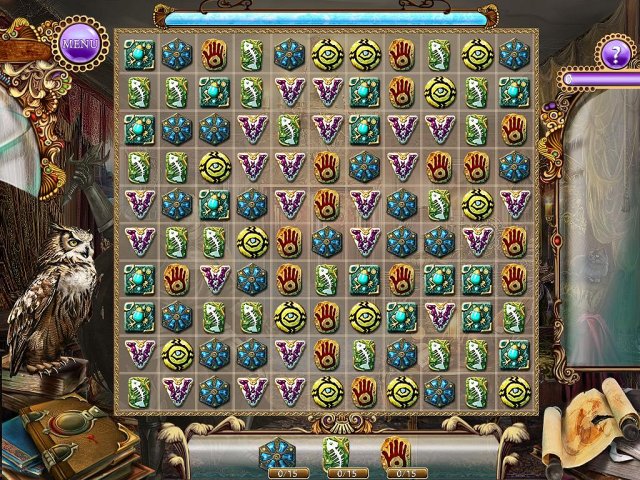Choose the green fish skeleton goal icon
This screenshot has width=640, height=480.
[x=336, y=453]
